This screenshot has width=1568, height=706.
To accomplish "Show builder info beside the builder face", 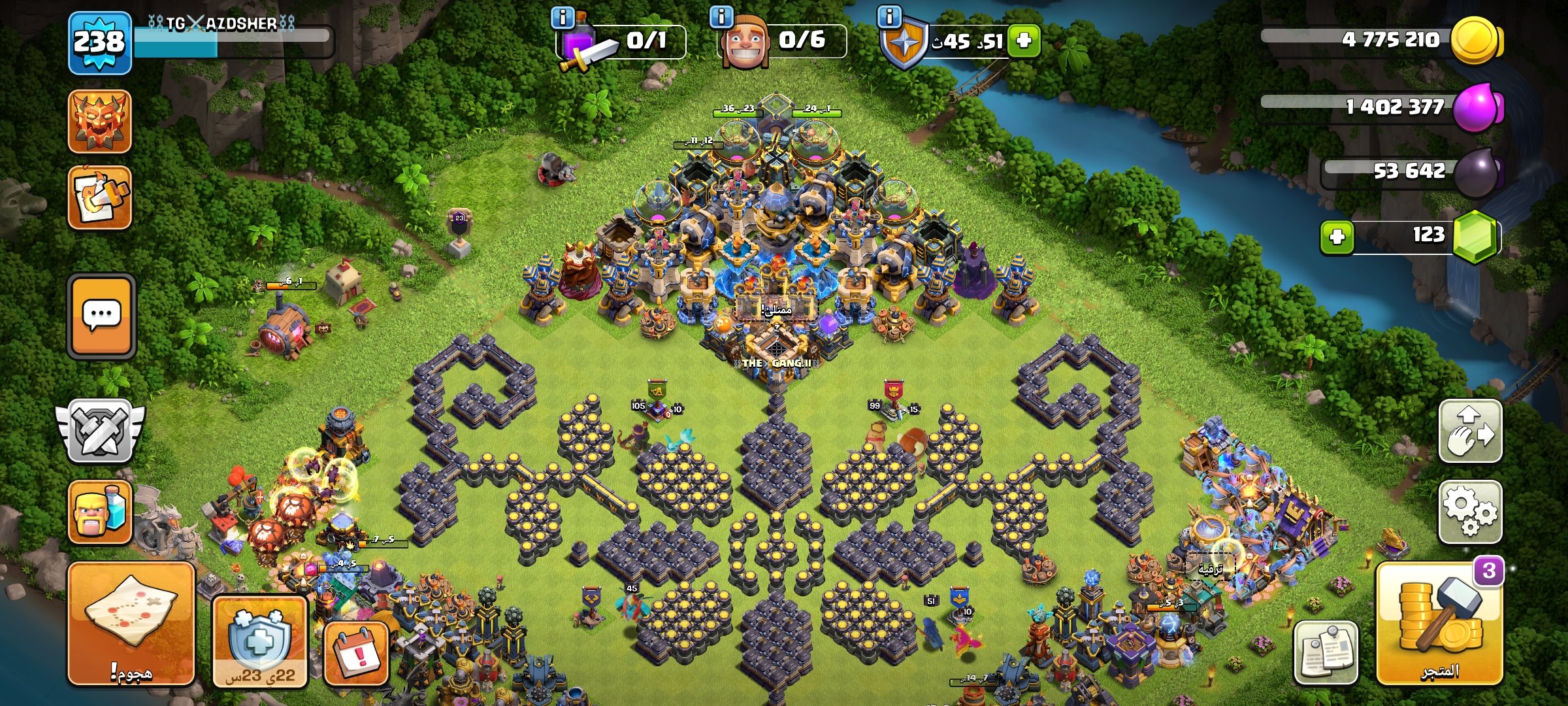I will click(x=721, y=17).
